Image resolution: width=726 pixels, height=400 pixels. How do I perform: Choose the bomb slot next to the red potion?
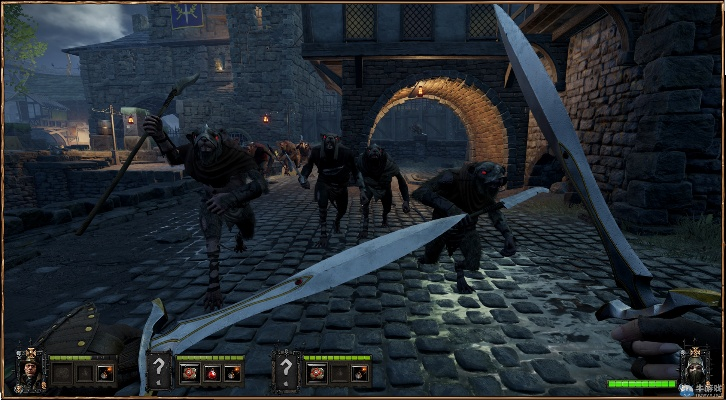coord(232,374)
